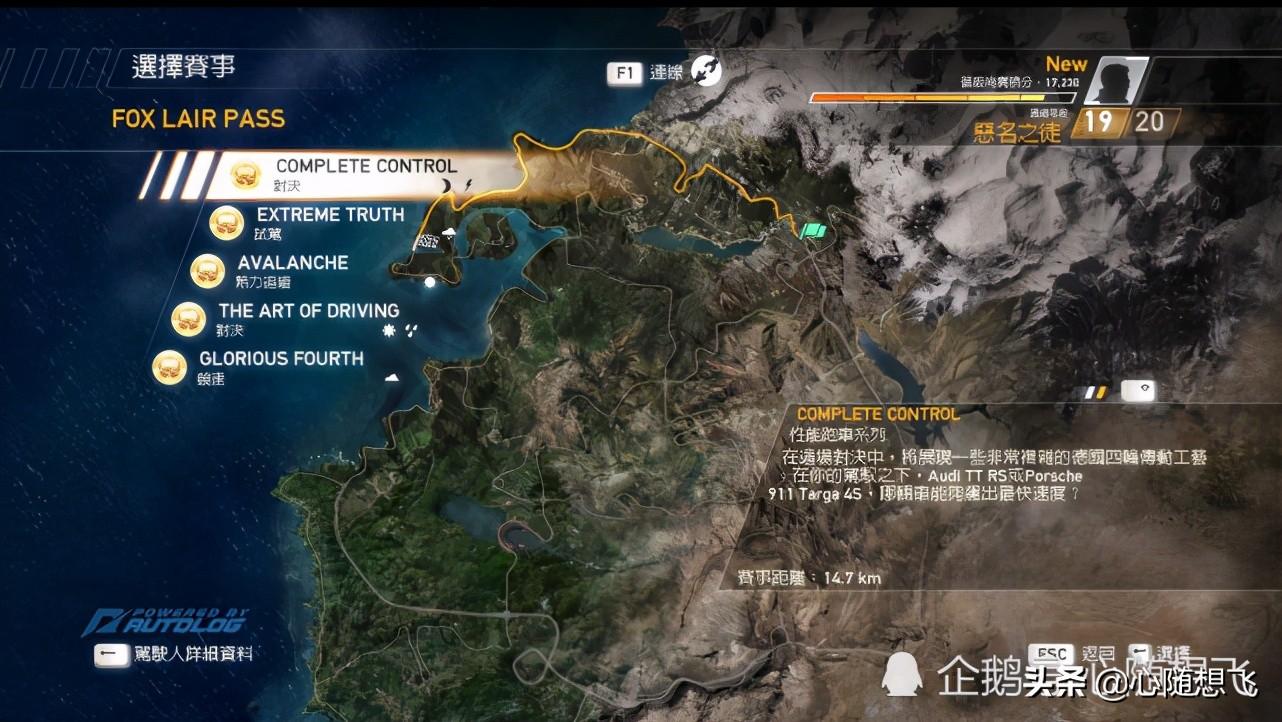Select the GLORIOUS FOURTH event
The image size is (1282, 722).
[x=280, y=359]
